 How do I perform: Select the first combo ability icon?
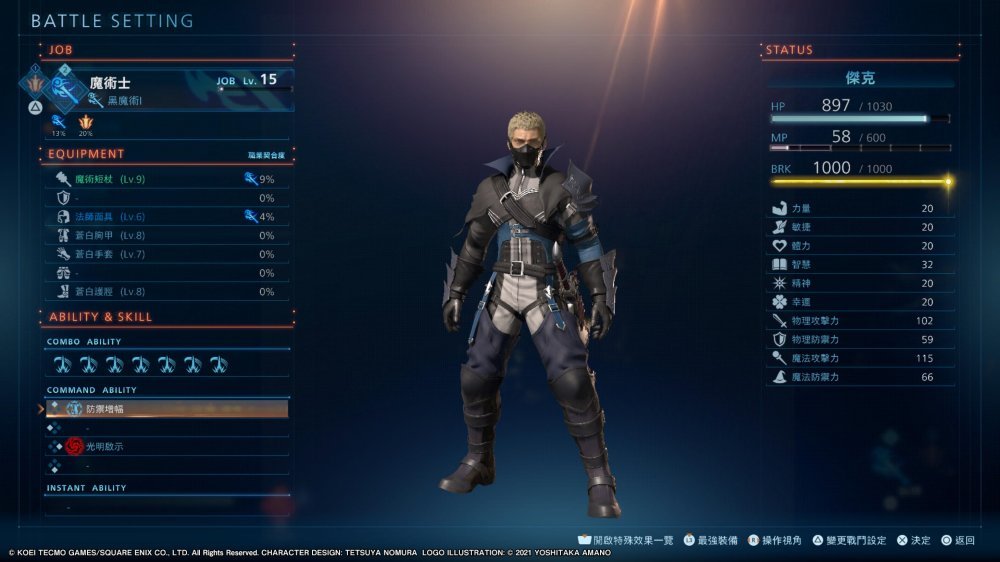(62, 365)
